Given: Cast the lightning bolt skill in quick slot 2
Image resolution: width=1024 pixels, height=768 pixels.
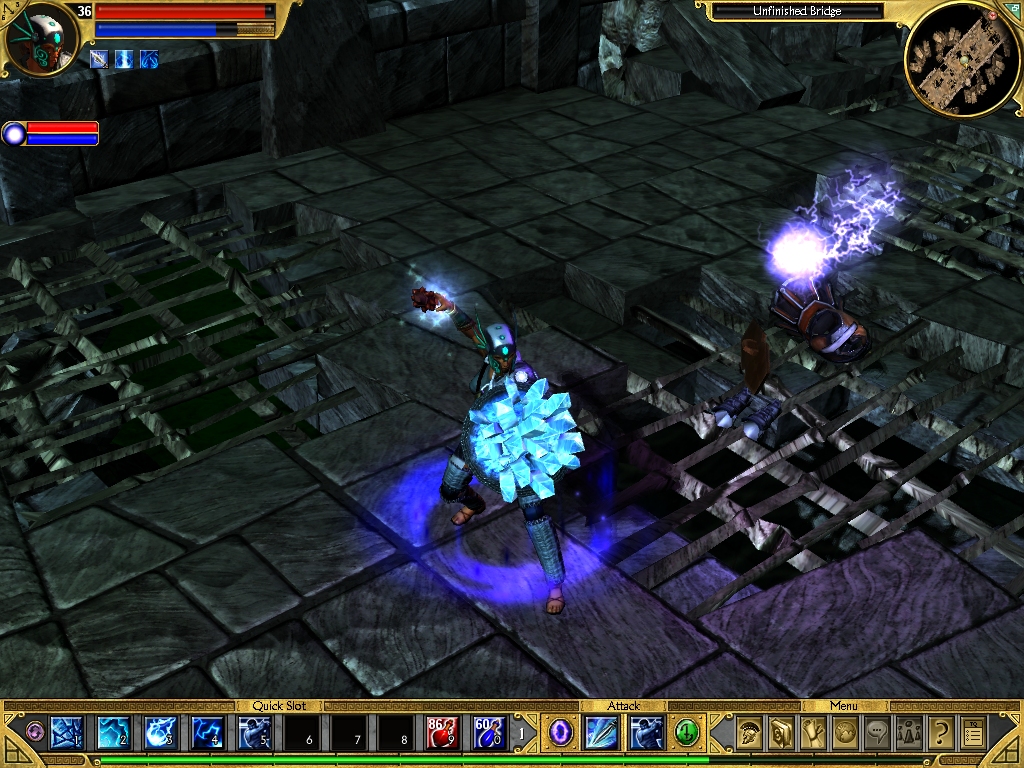Looking at the screenshot, I should [113, 733].
